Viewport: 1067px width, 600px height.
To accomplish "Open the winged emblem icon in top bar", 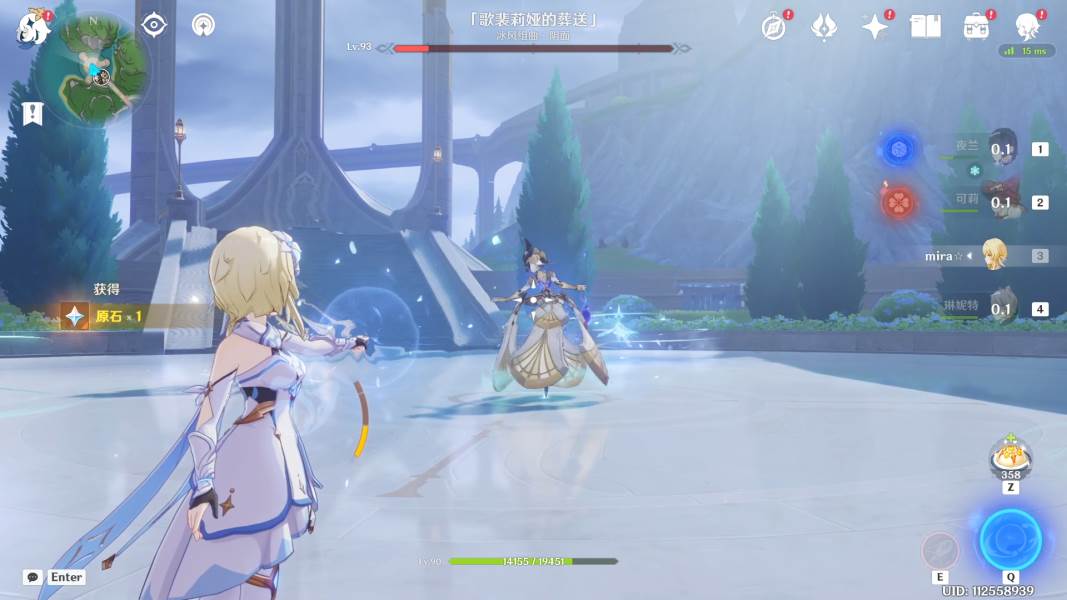I will tap(823, 27).
